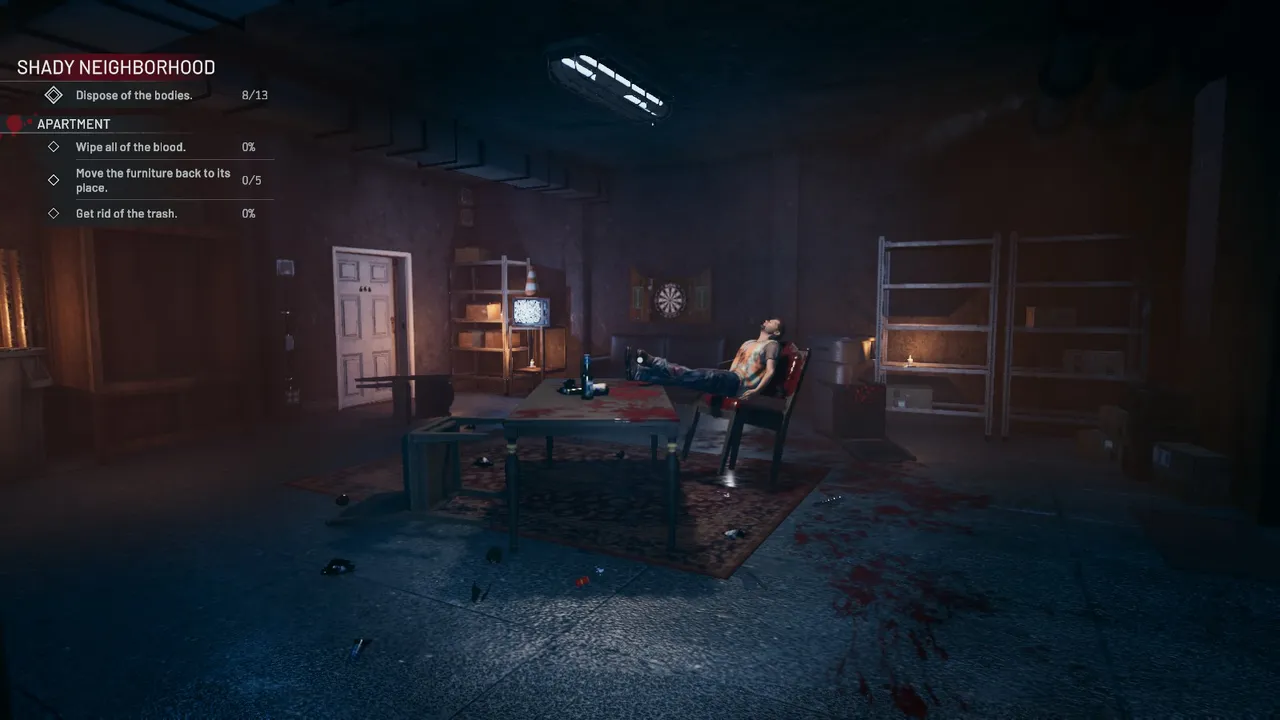
Task: Click the diamond marker for Move the furniture objective
Action: [x=54, y=180]
